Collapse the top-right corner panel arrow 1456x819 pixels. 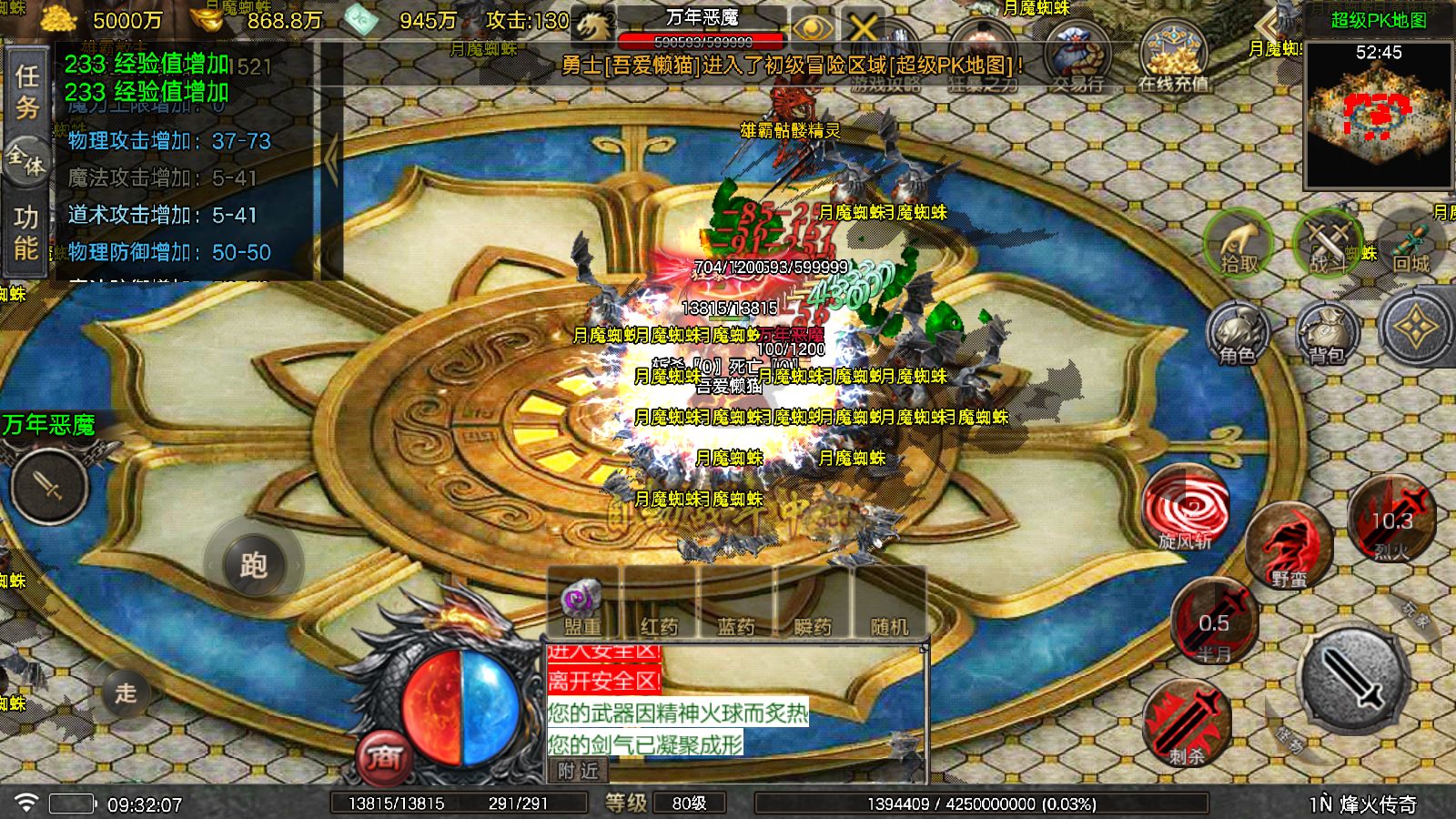pyautogui.click(x=1267, y=25)
